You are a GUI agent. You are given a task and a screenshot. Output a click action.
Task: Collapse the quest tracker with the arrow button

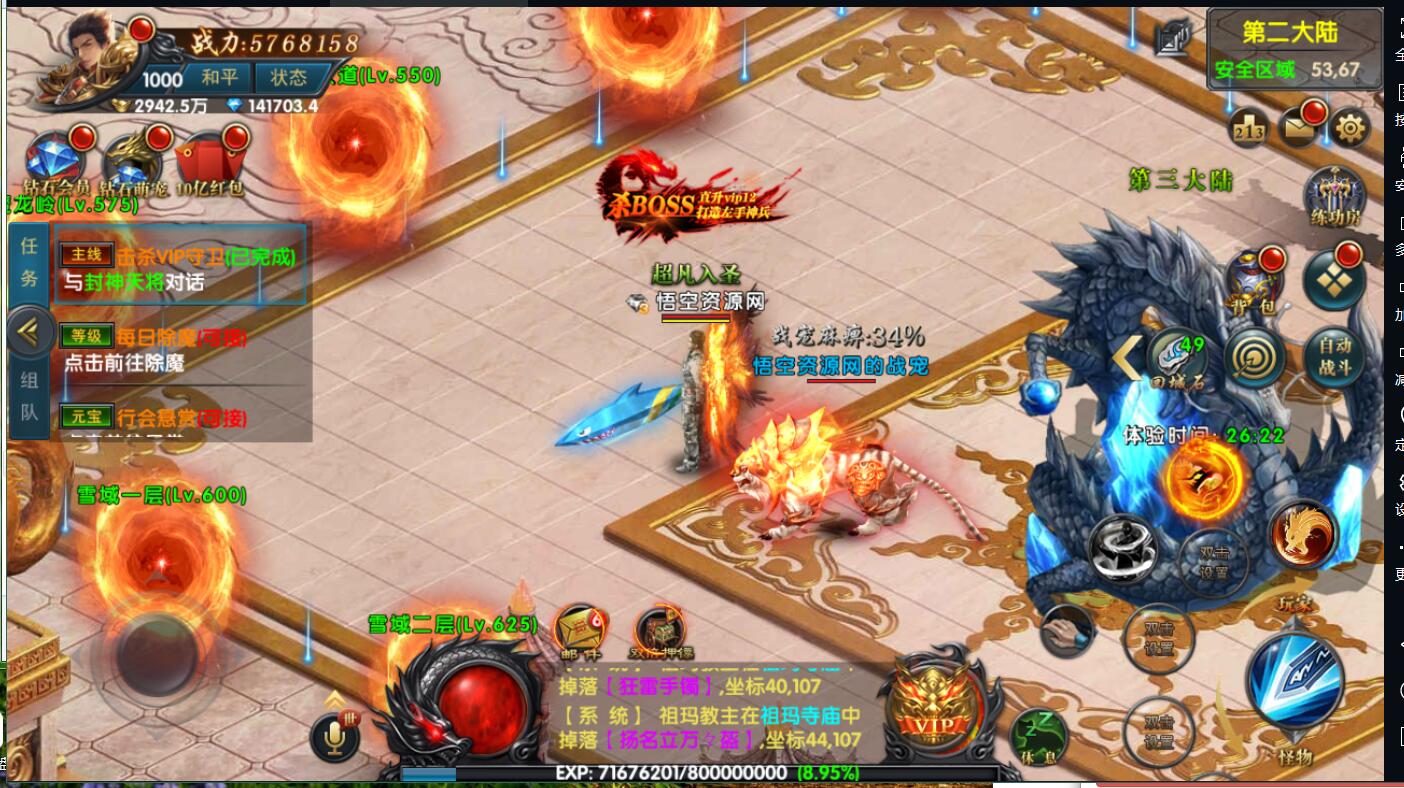click(30, 331)
